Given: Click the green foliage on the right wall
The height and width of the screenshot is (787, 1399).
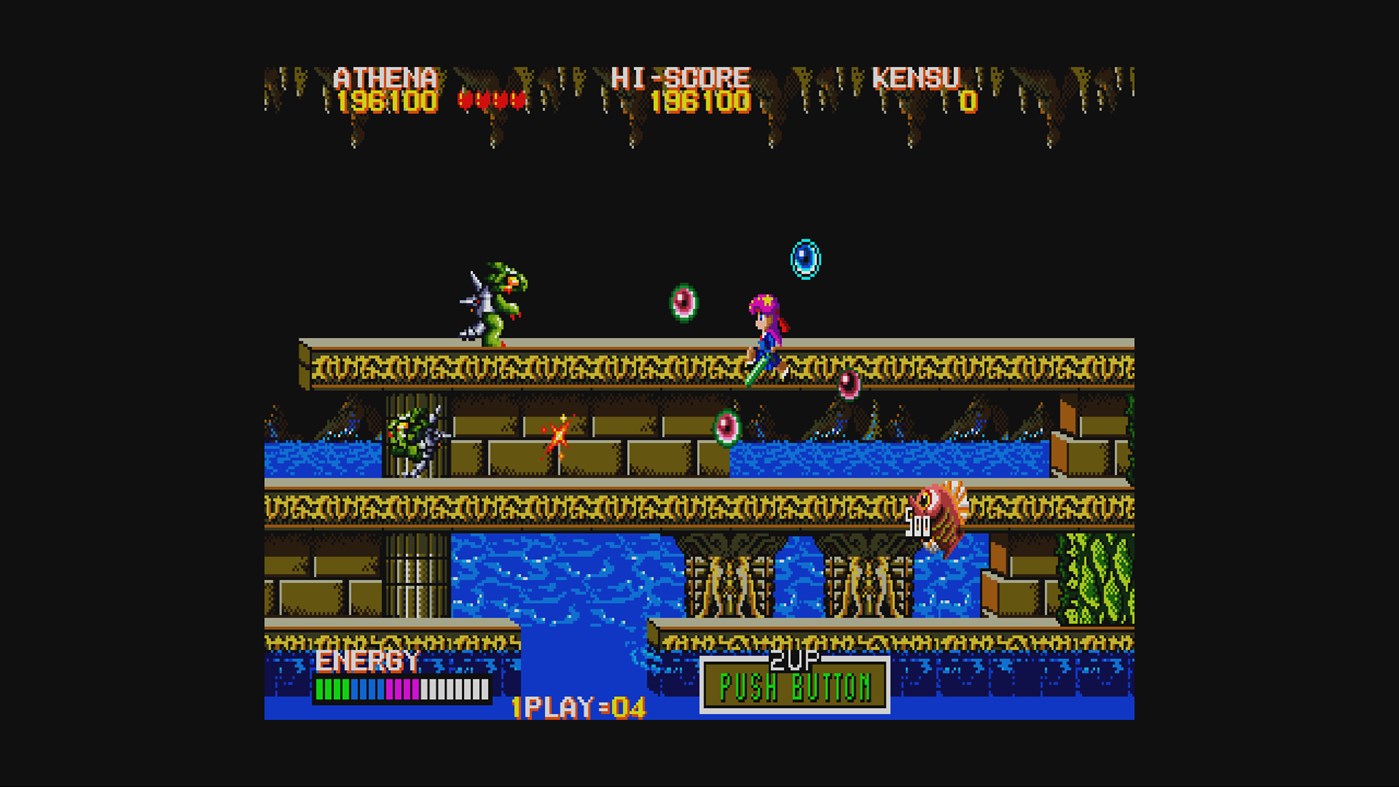Looking at the screenshot, I should click(x=1097, y=580).
